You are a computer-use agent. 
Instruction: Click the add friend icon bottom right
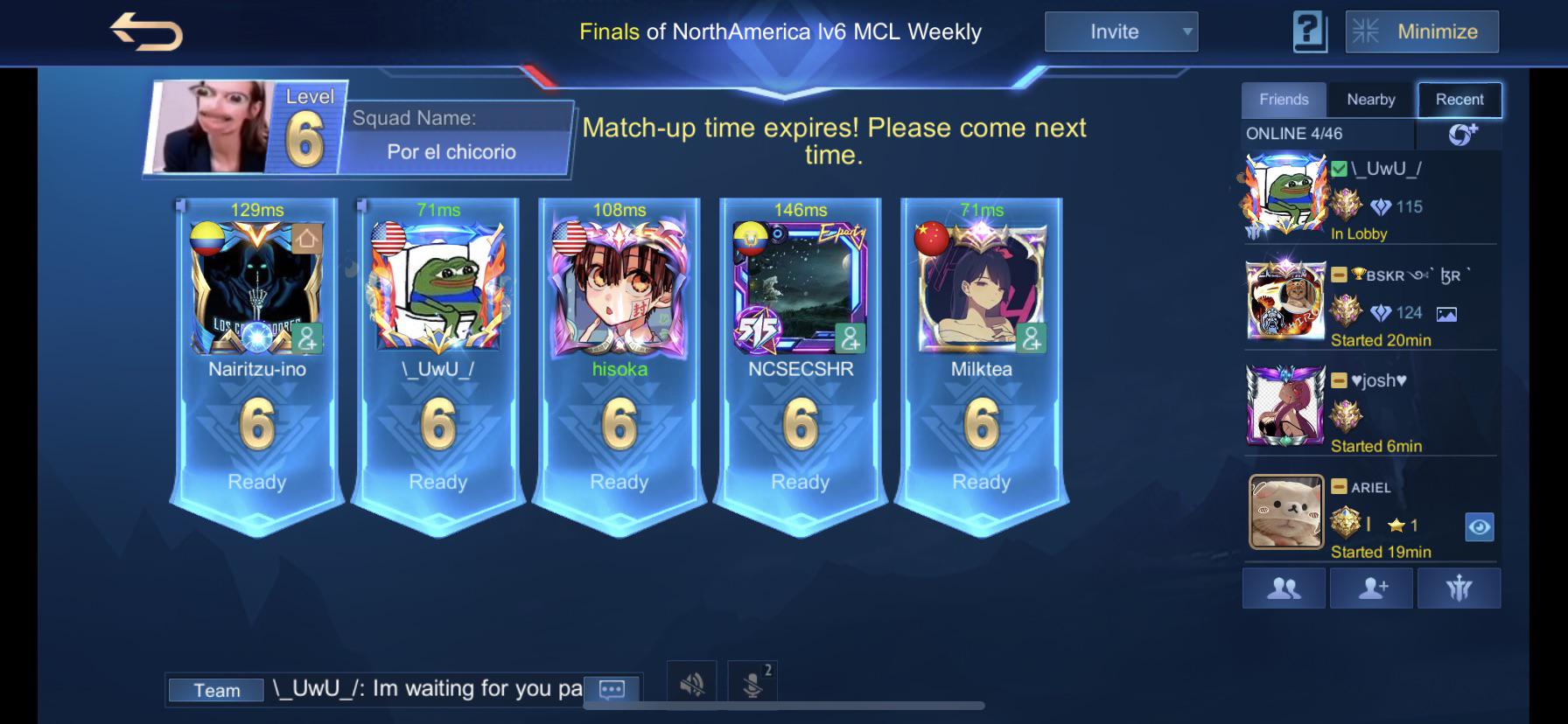click(x=1369, y=588)
